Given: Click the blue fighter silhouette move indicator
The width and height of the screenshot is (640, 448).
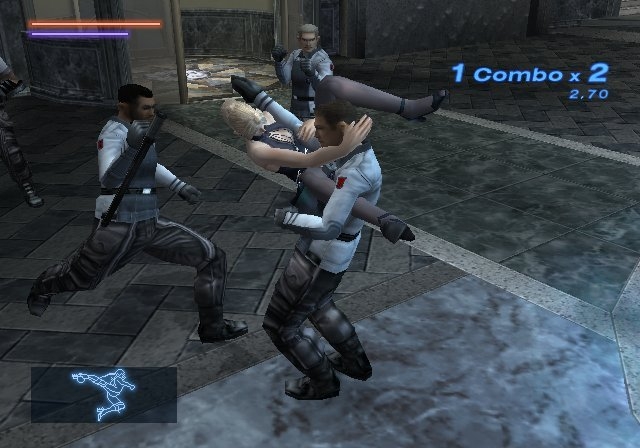Looking at the screenshot, I should coord(103,393).
